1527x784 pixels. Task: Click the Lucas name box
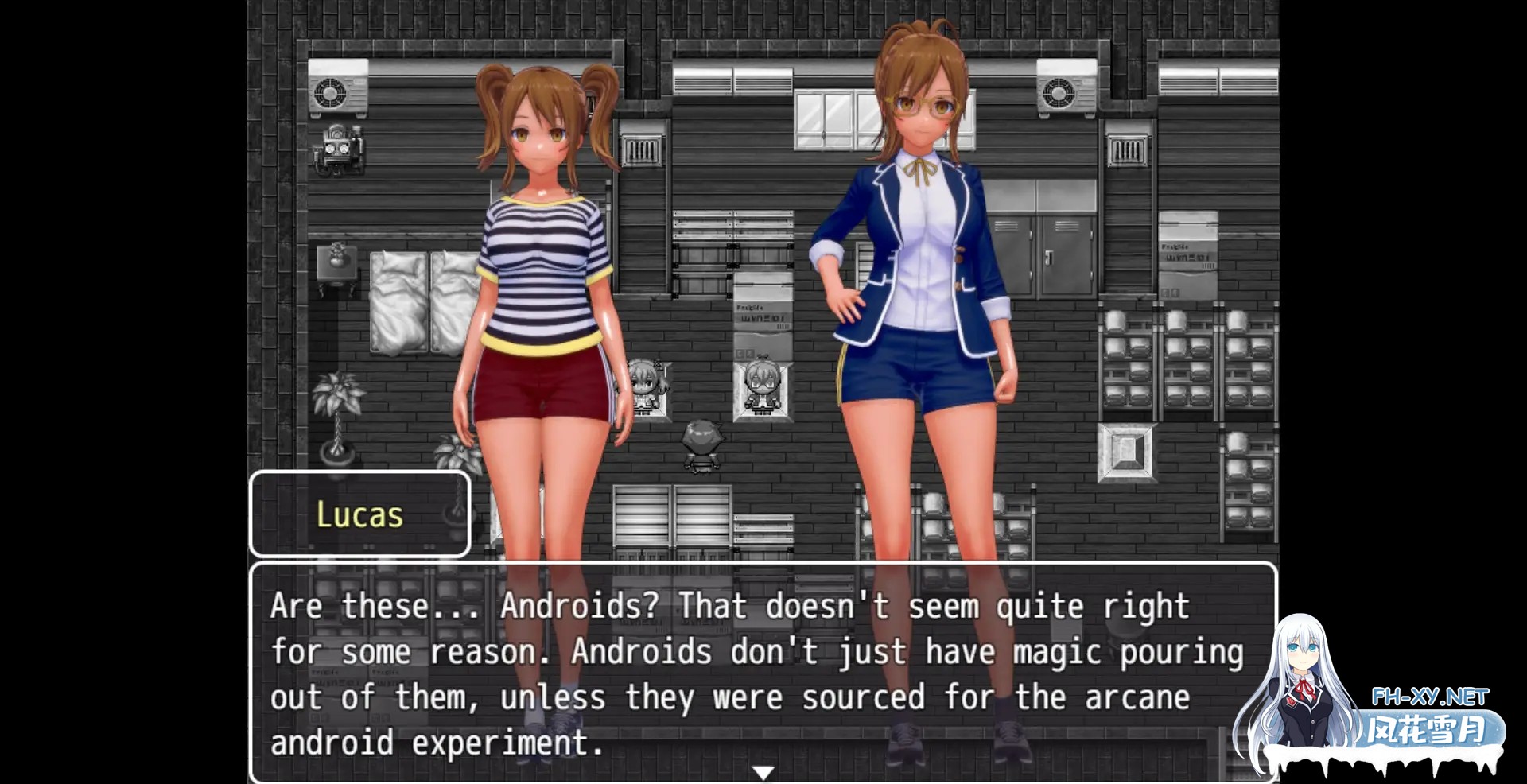click(359, 514)
